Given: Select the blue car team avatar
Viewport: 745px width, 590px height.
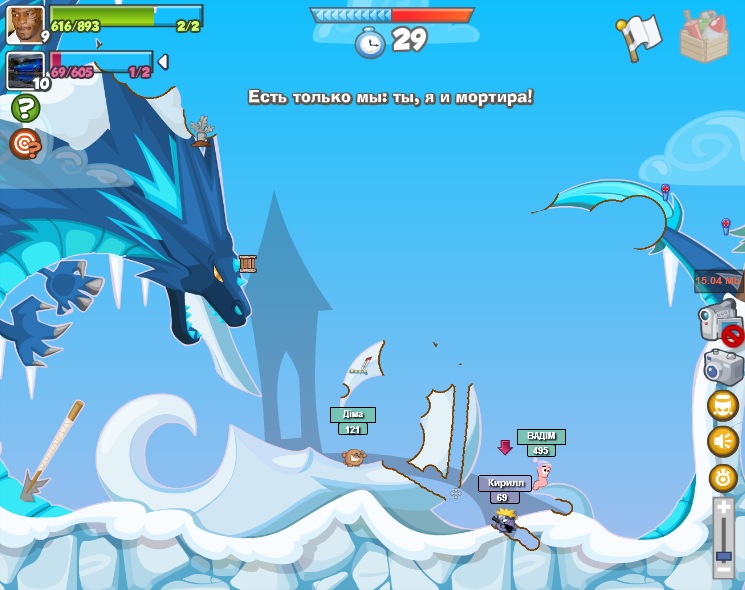Looking at the screenshot, I should [x=25, y=71].
